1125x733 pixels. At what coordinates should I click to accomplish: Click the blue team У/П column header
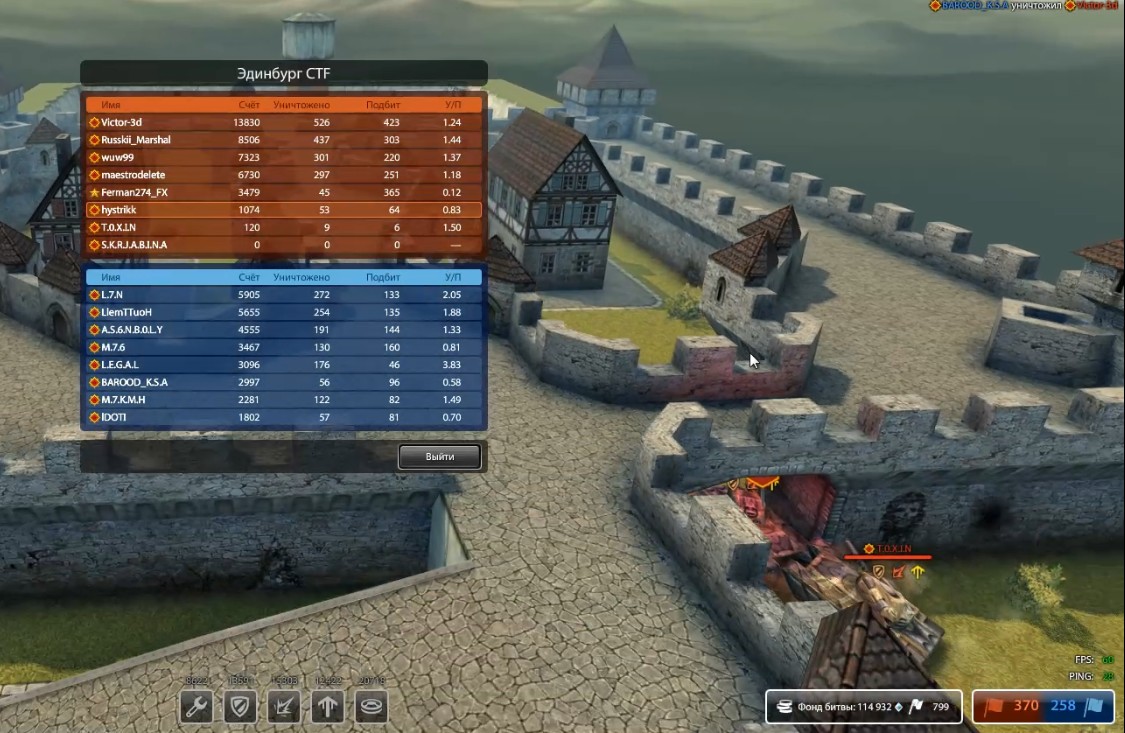(452, 277)
